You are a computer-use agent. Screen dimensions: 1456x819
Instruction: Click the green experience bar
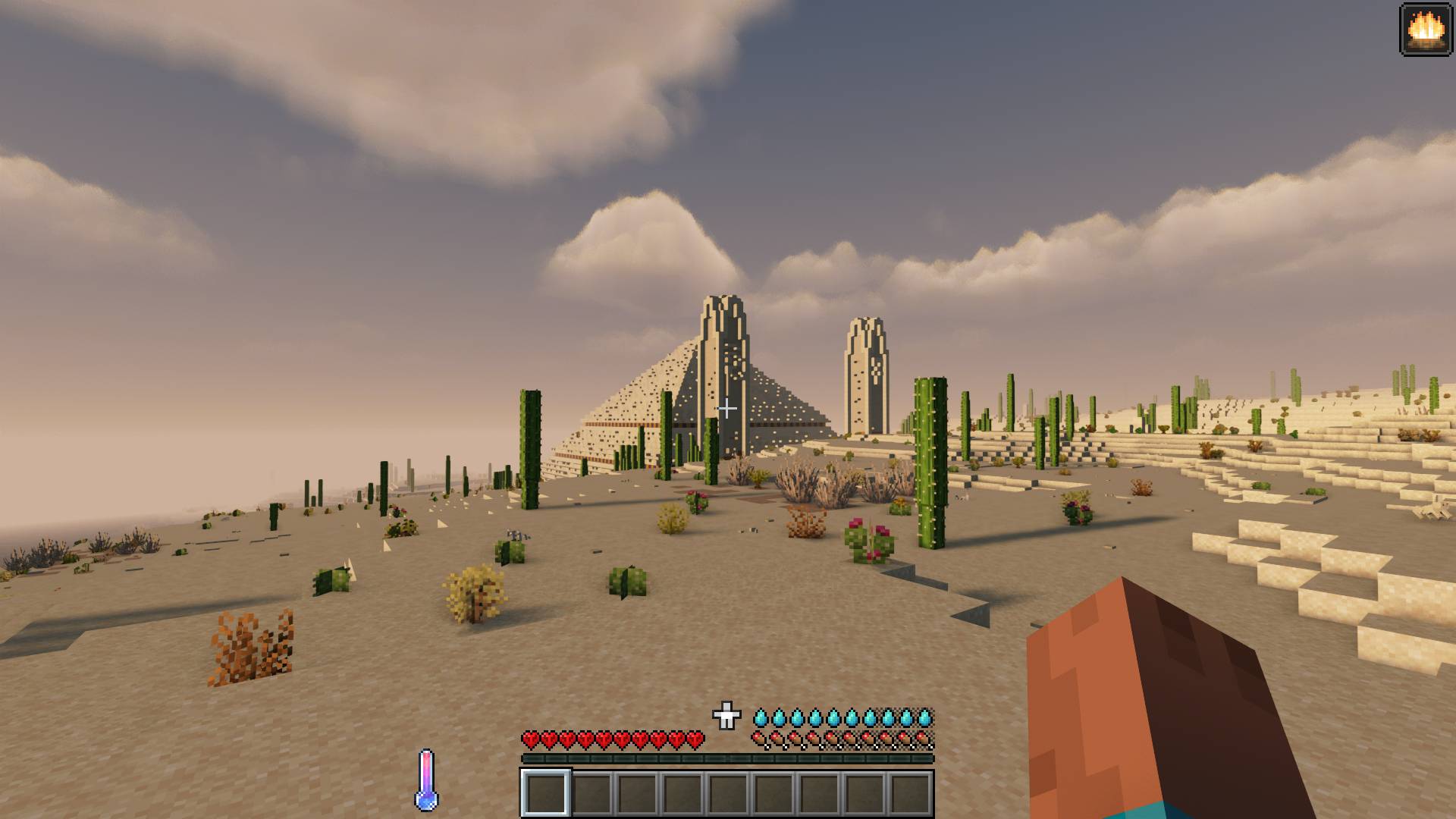727,758
